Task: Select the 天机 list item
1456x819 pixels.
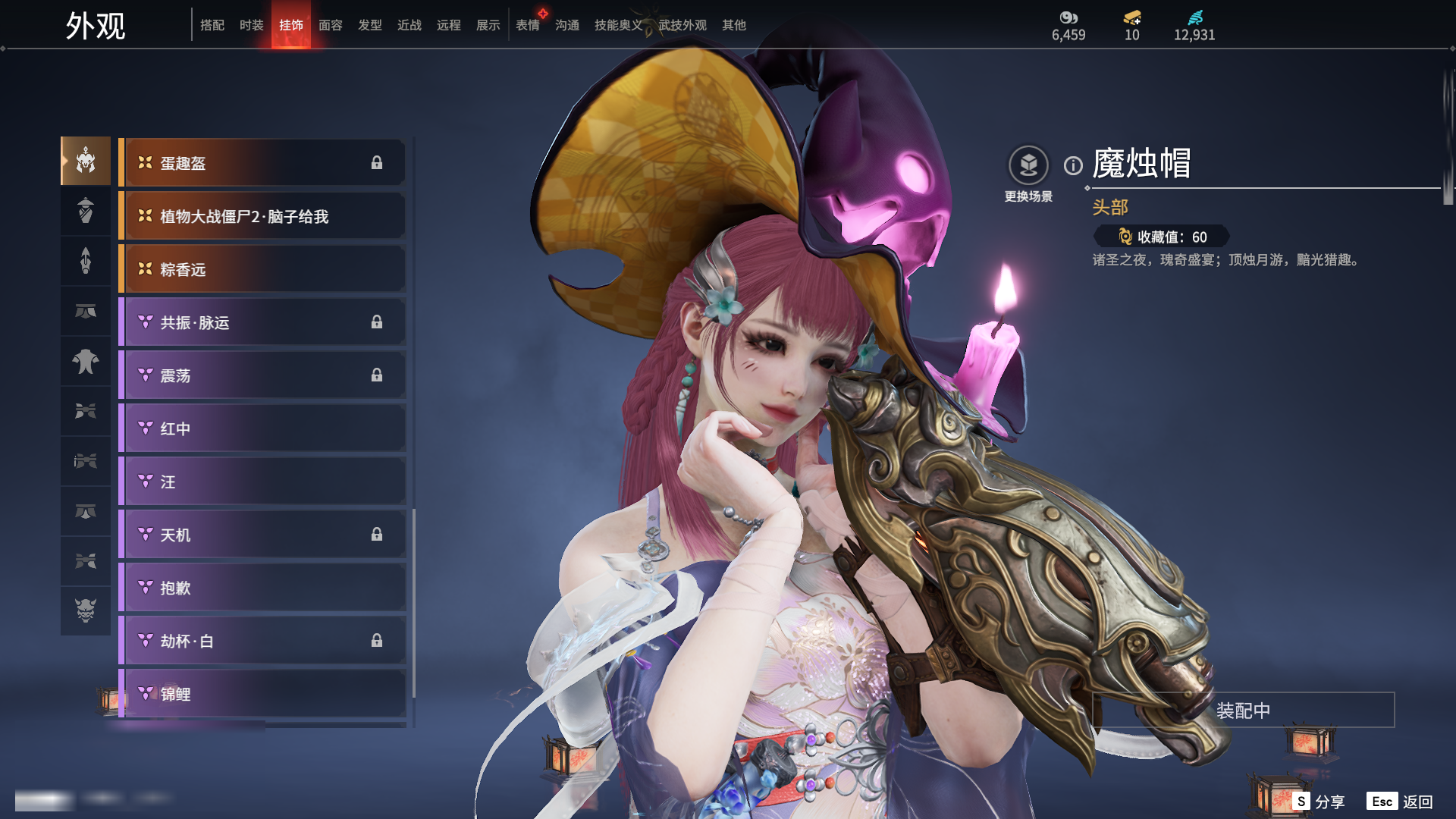Action: pyautogui.click(x=262, y=535)
